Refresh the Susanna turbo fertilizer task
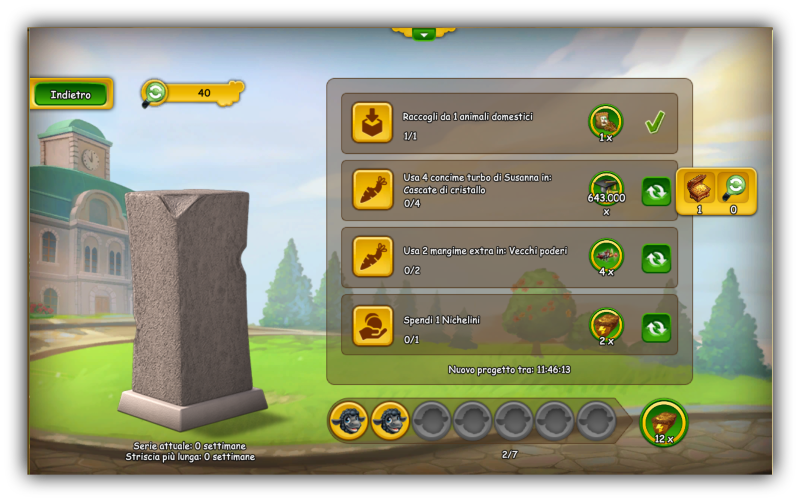The width and height of the screenshot is (800, 502). coord(656,191)
